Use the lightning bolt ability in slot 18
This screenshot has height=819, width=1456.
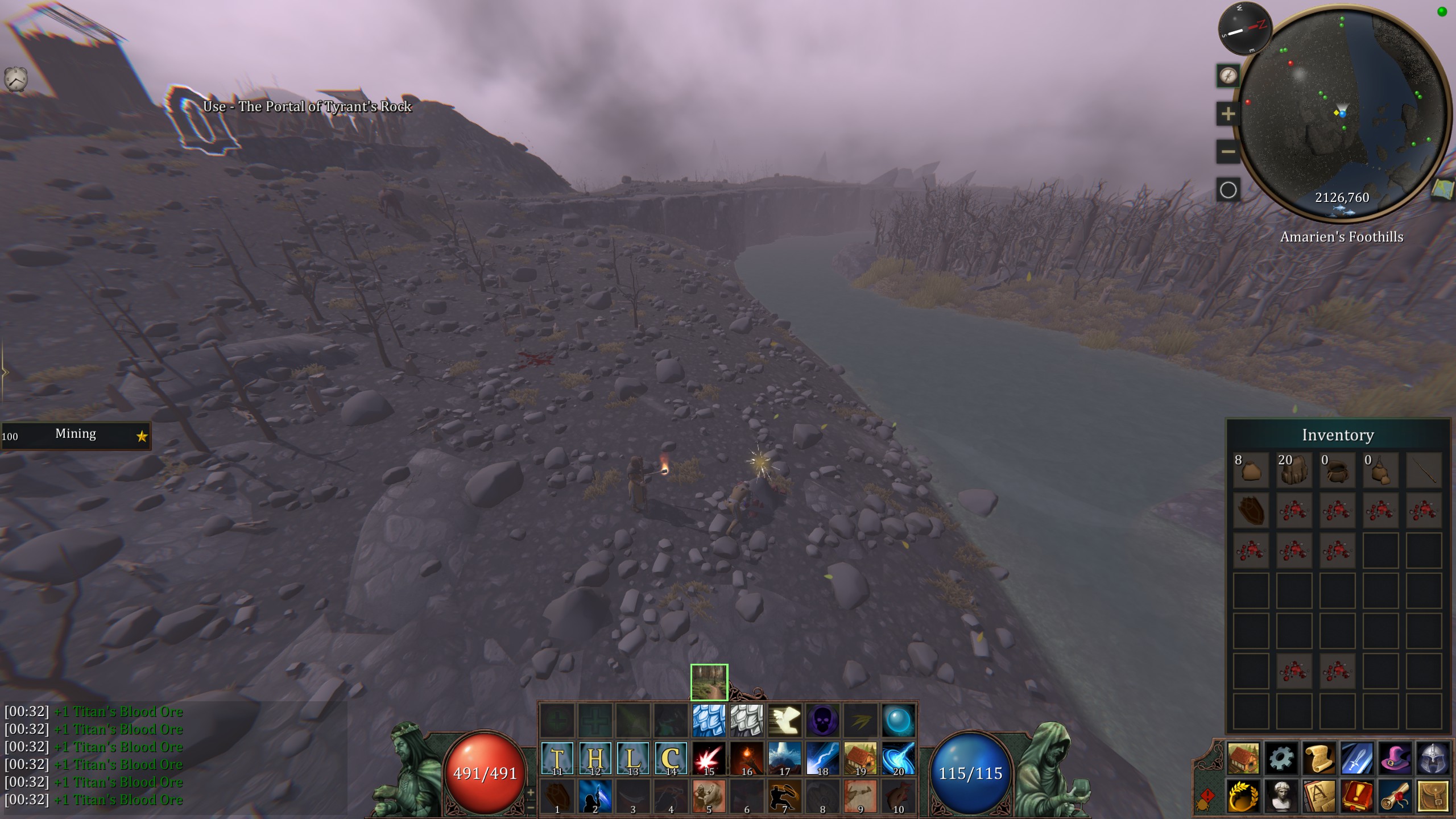click(822, 758)
